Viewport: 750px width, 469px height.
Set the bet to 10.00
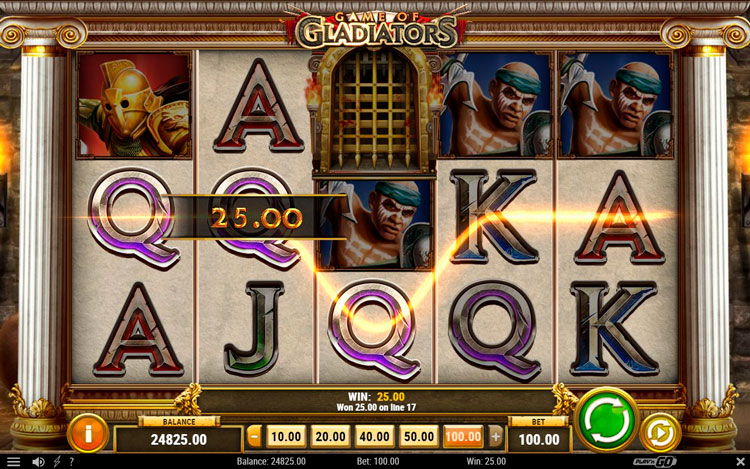(286, 436)
